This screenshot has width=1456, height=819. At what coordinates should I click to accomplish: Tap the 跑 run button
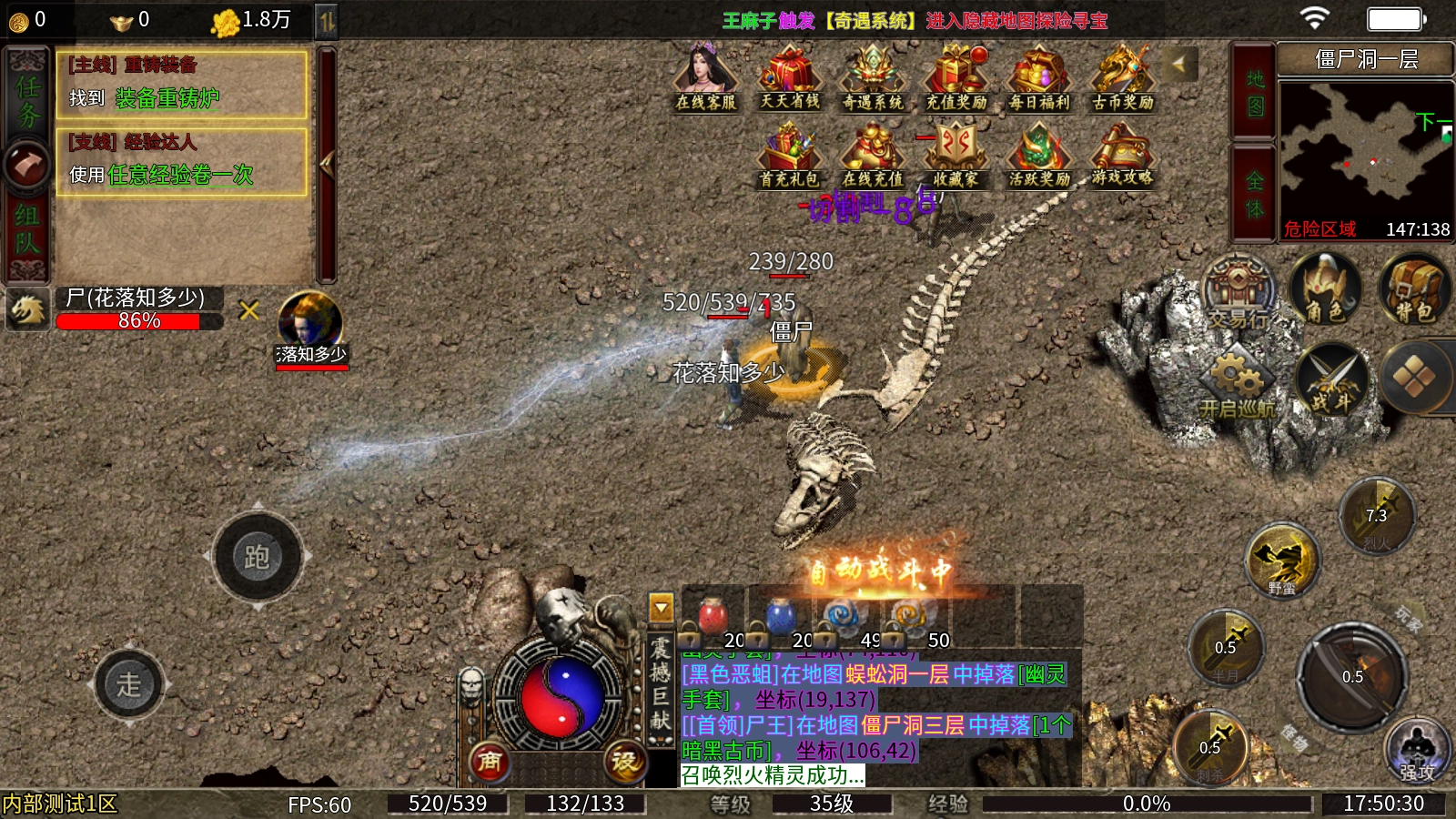[x=258, y=556]
